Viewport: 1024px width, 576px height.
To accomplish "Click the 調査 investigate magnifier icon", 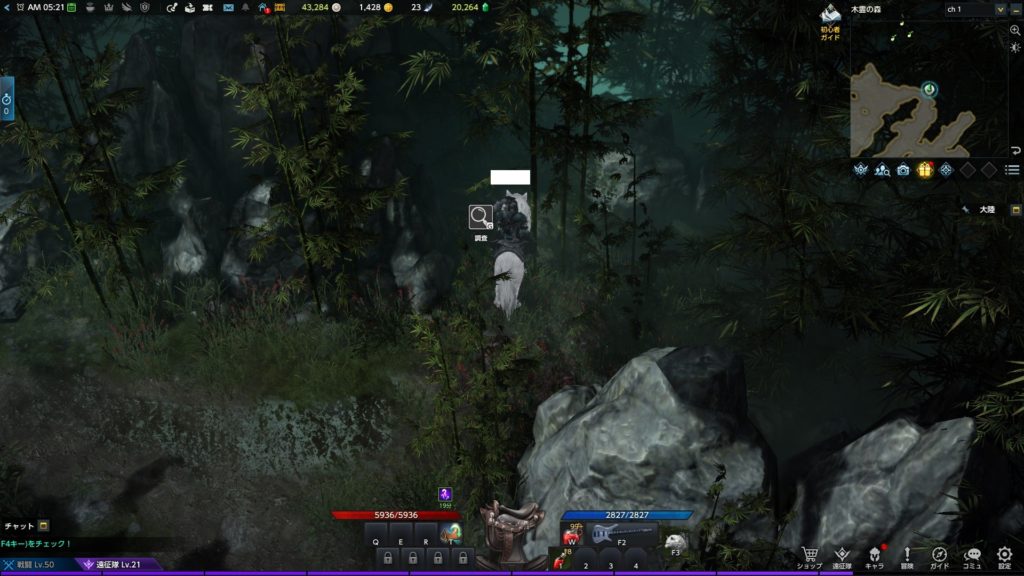I will [x=481, y=217].
